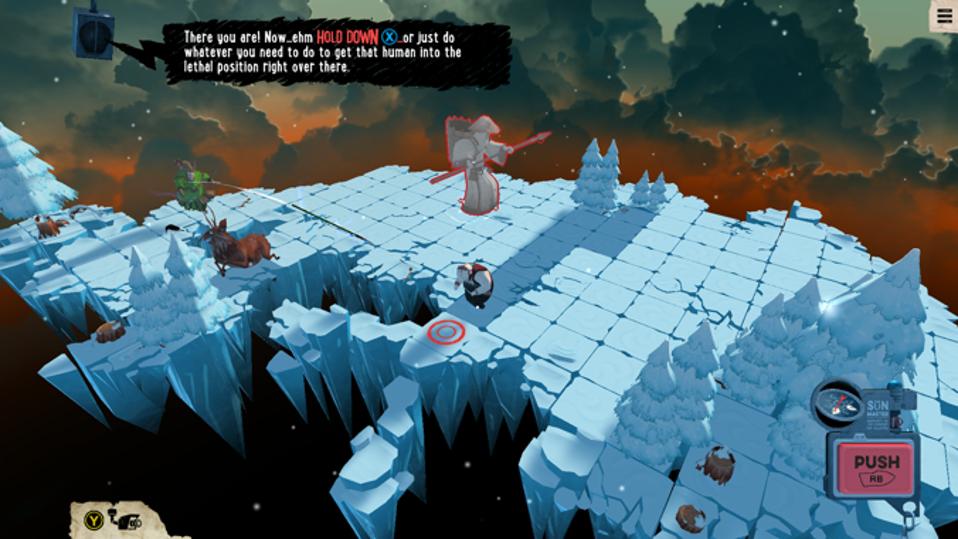
Task: Click the compass dial above PUSH
Action: [836, 401]
